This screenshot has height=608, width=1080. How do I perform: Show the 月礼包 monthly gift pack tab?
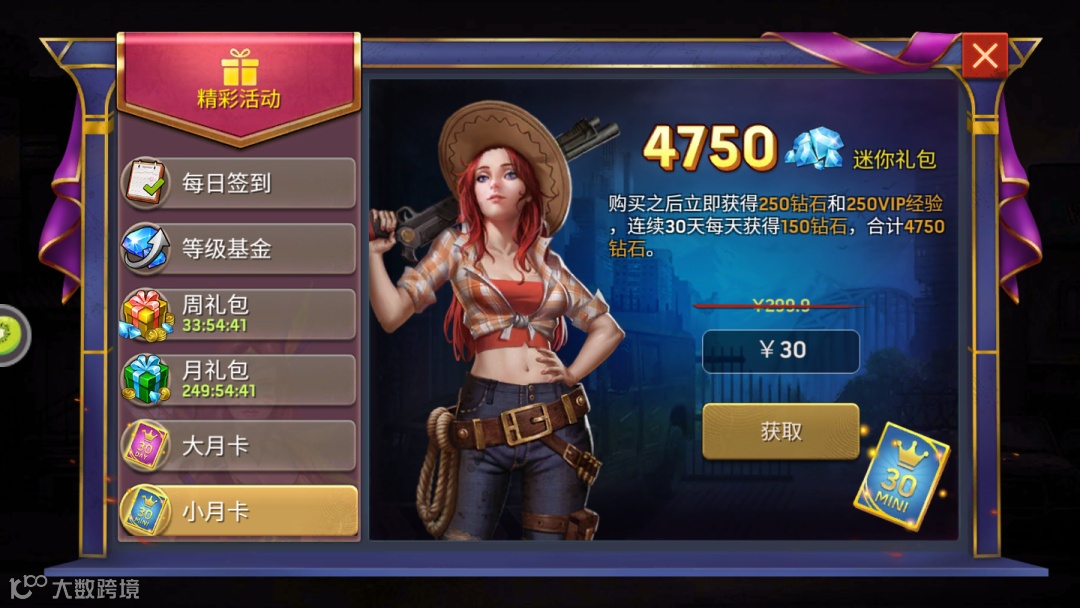tap(238, 379)
